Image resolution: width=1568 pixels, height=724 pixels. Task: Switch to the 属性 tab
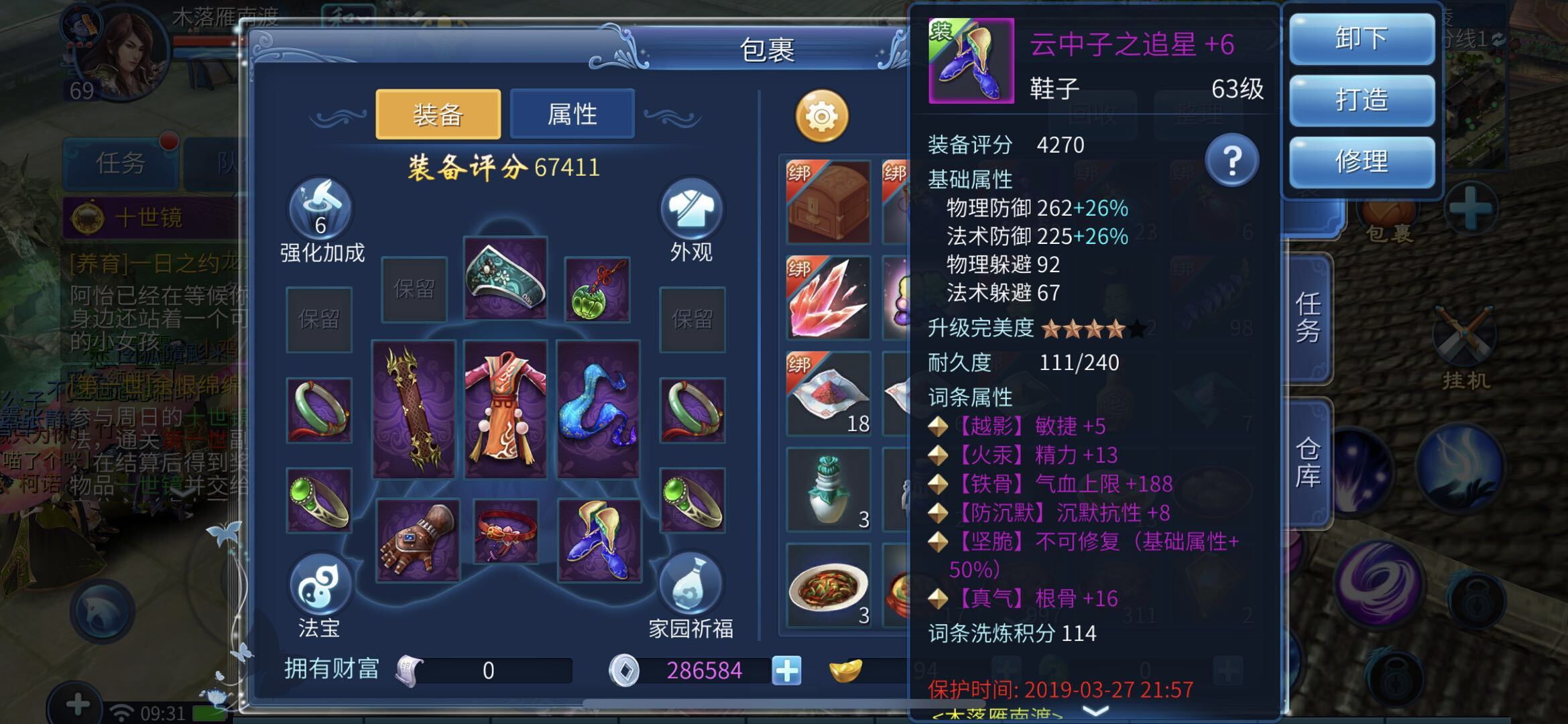click(x=571, y=114)
